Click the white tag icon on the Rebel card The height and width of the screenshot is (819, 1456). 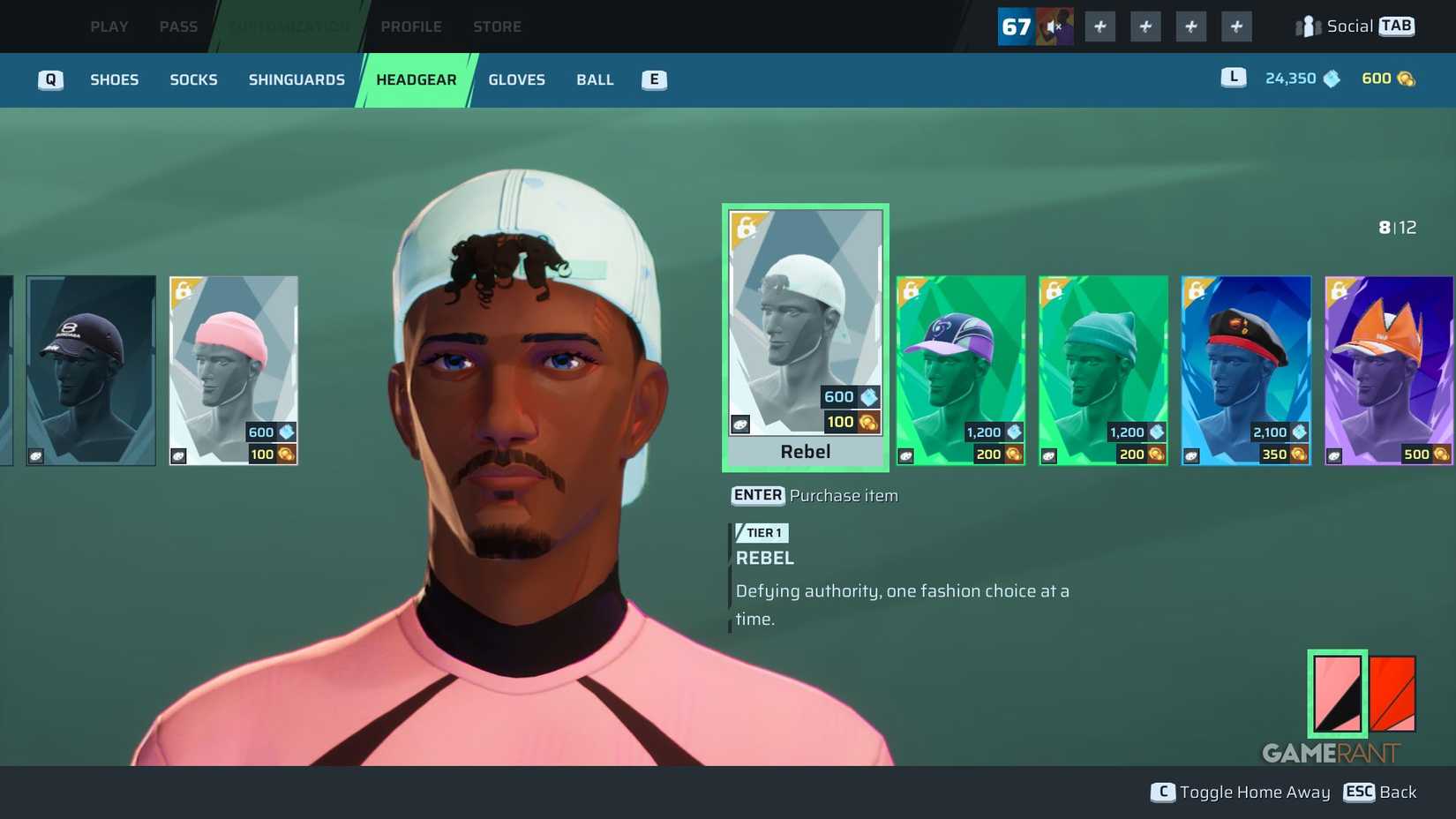point(739,425)
